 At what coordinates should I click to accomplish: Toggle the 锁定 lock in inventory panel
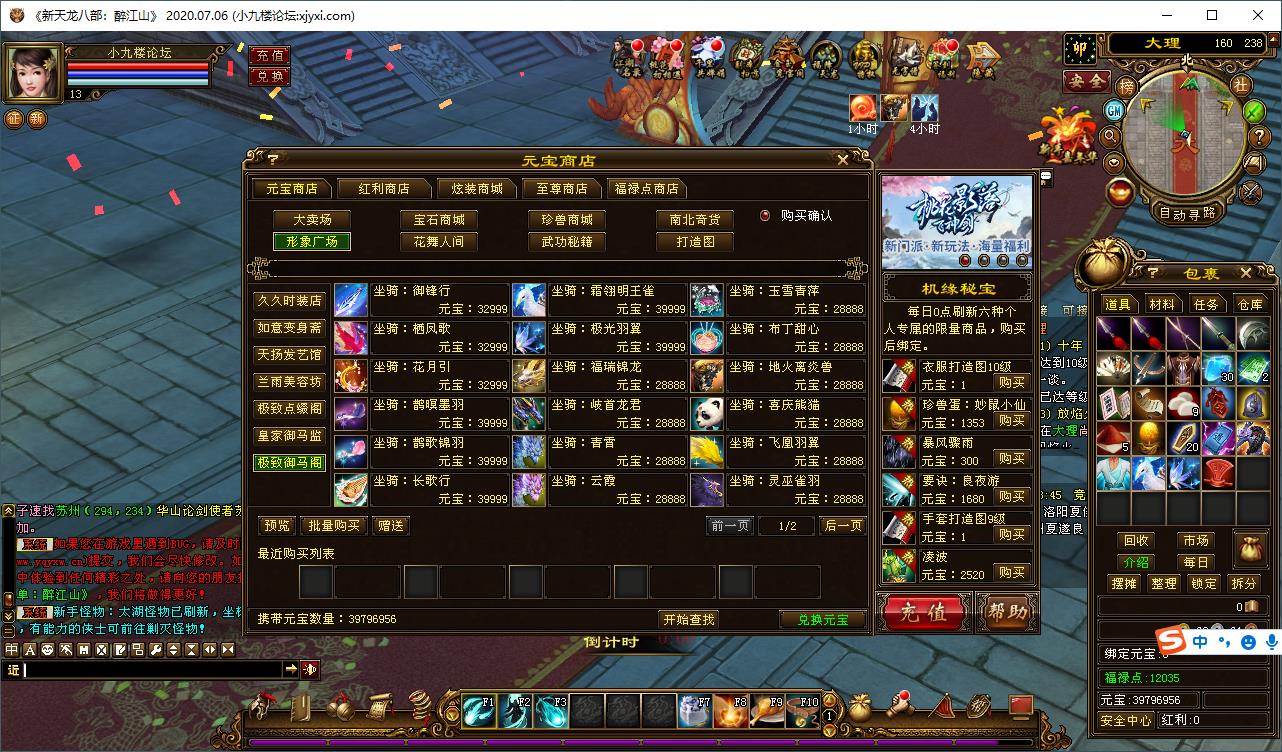tap(1205, 583)
